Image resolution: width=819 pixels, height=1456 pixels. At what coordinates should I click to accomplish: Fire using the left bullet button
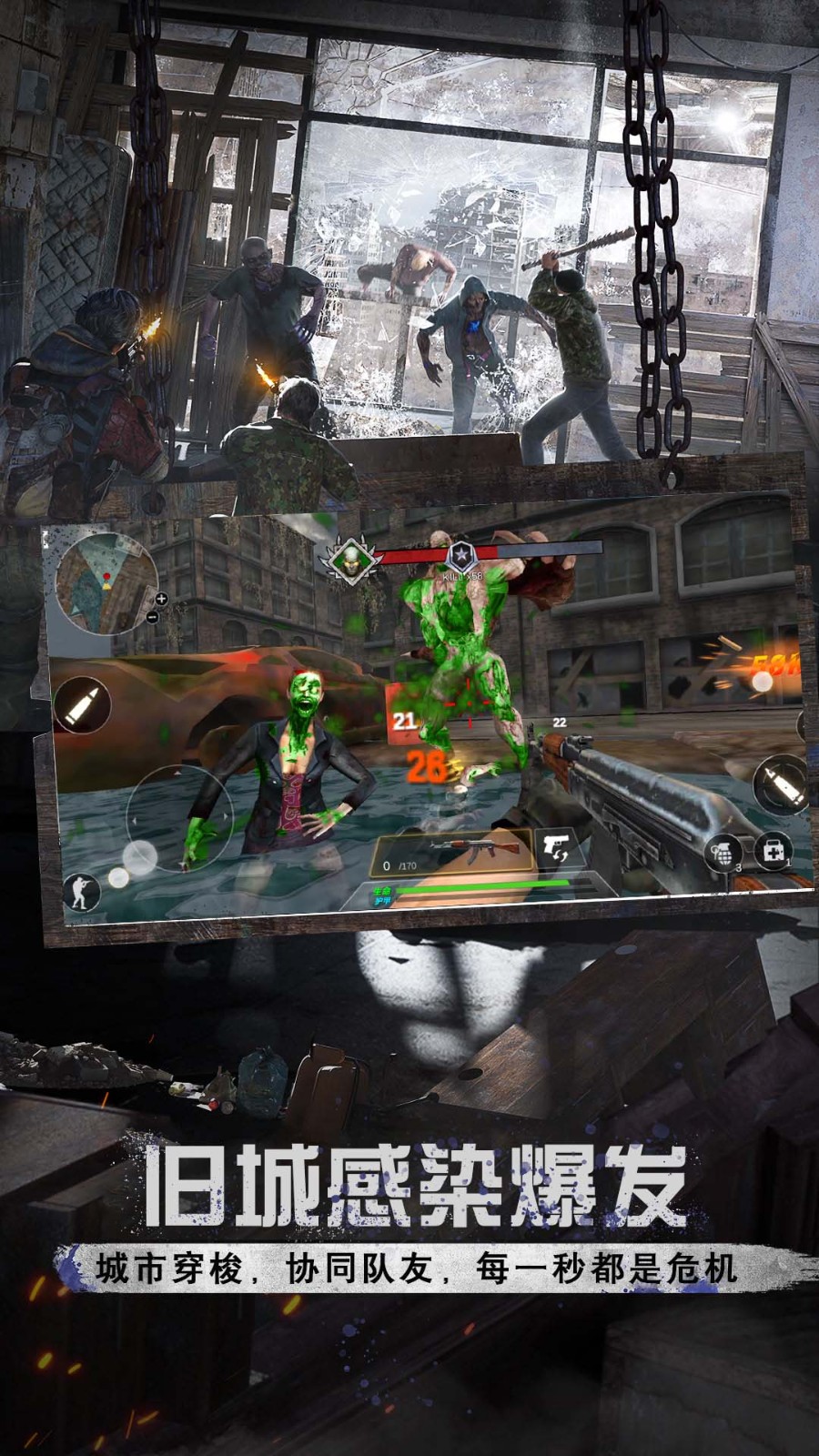(83, 705)
